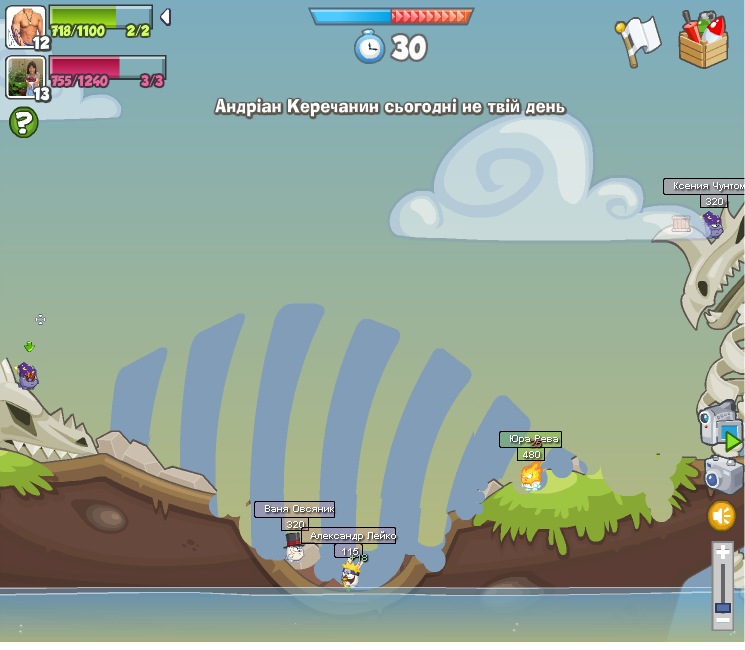The height and width of the screenshot is (650, 745).
Task: Collapse the team panel using the white arrow
Action: (165, 17)
